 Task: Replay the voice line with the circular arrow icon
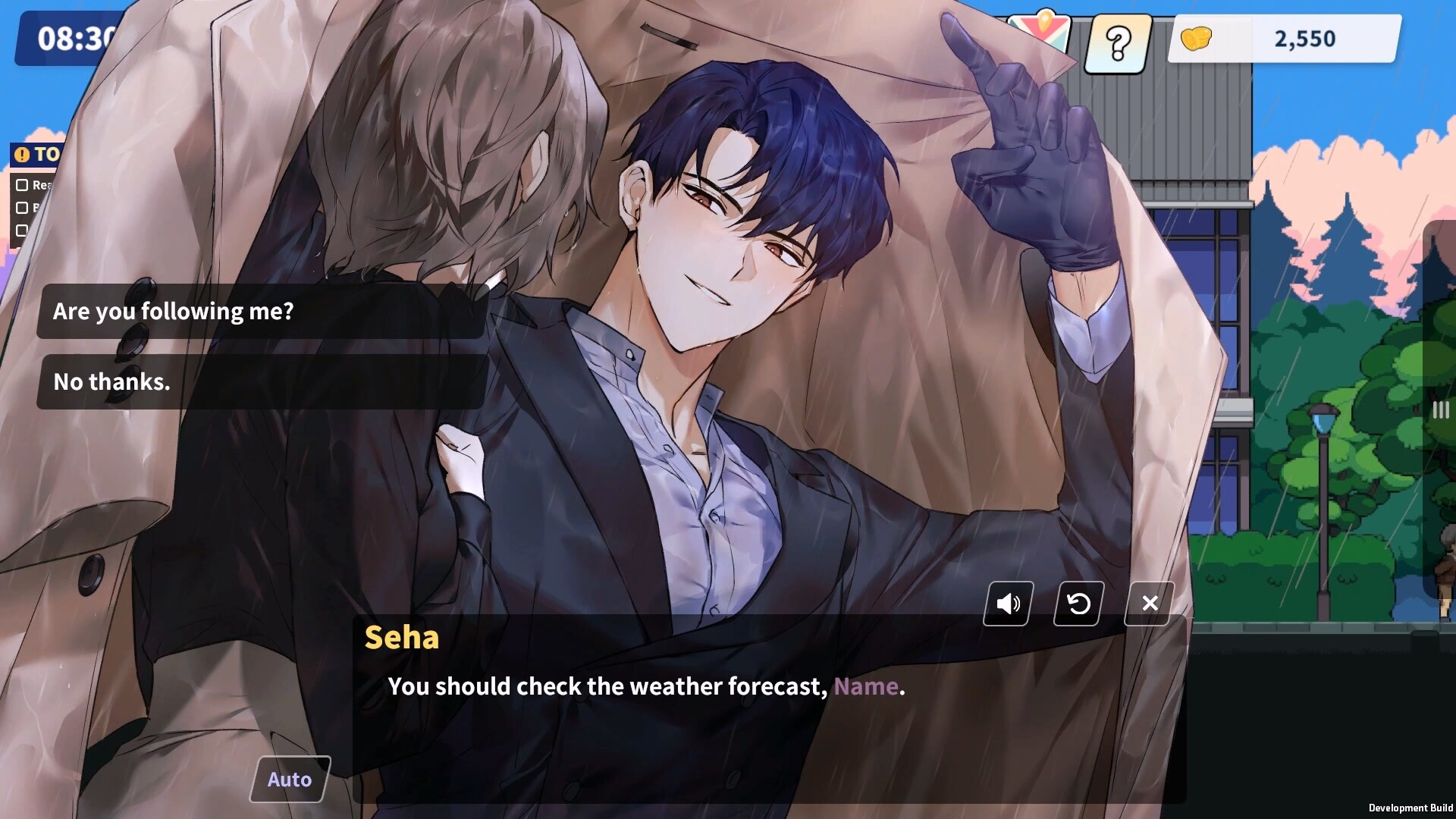click(1078, 604)
